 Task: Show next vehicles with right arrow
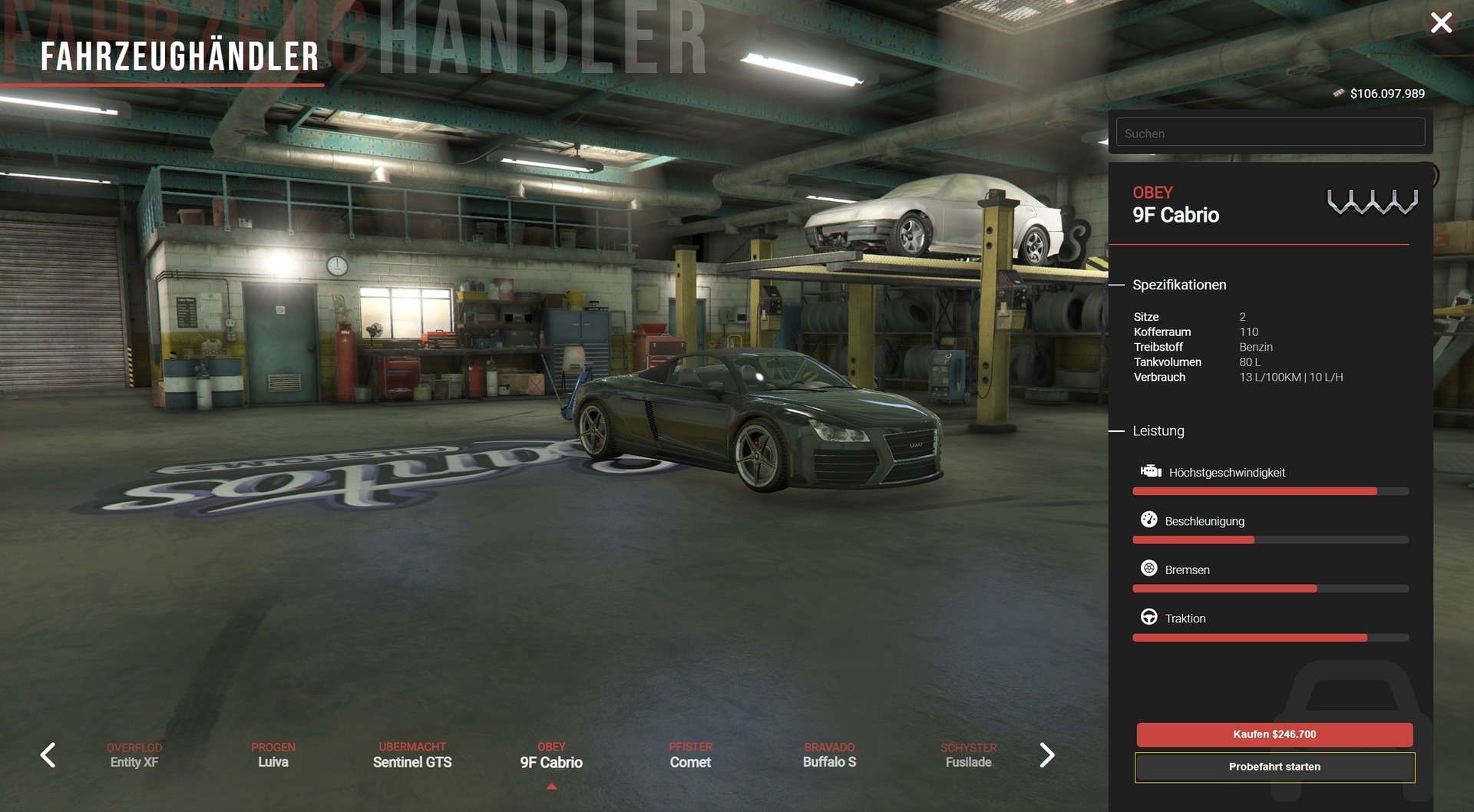pyautogui.click(x=1046, y=755)
